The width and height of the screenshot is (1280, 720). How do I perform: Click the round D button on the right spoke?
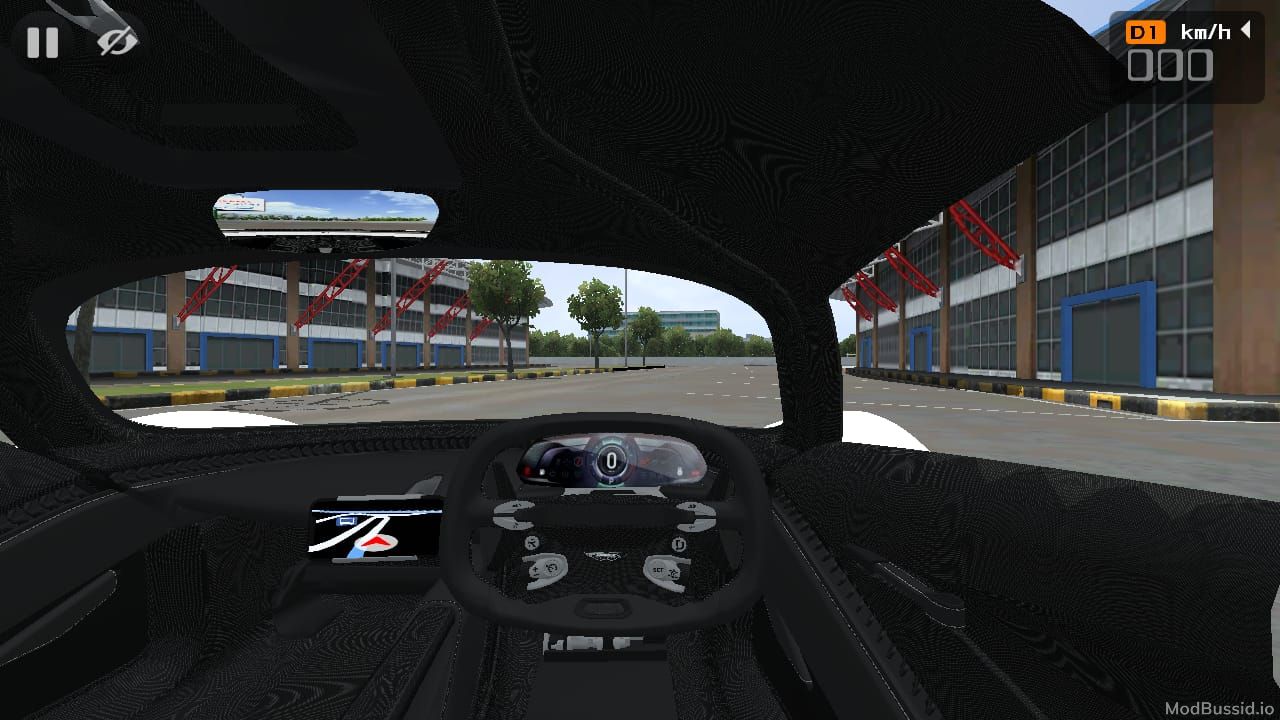[x=680, y=543]
